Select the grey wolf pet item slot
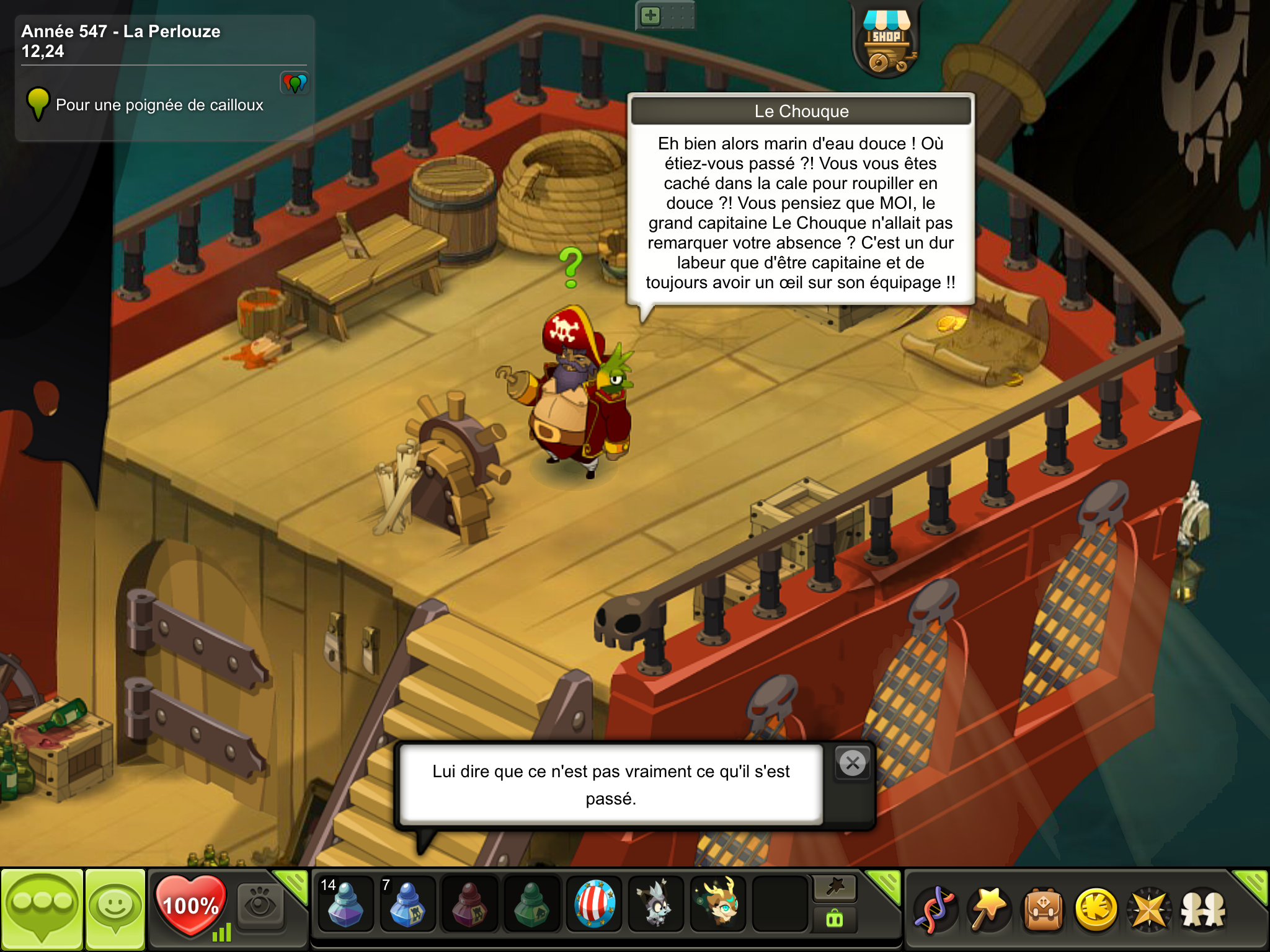This screenshot has width=1270, height=952. pyautogui.click(x=656, y=904)
